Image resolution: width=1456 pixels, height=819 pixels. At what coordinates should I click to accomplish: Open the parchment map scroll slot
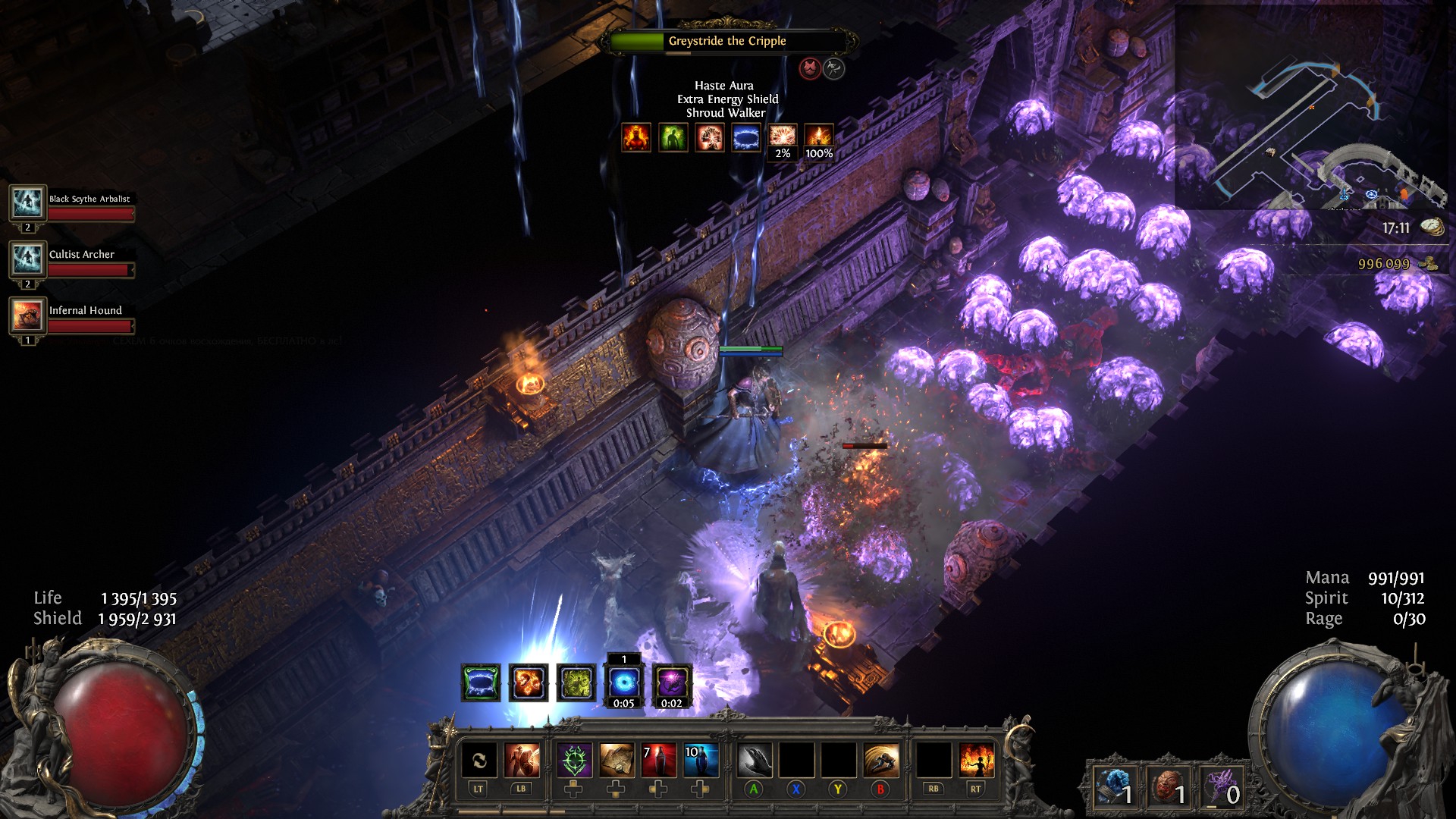click(x=617, y=761)
